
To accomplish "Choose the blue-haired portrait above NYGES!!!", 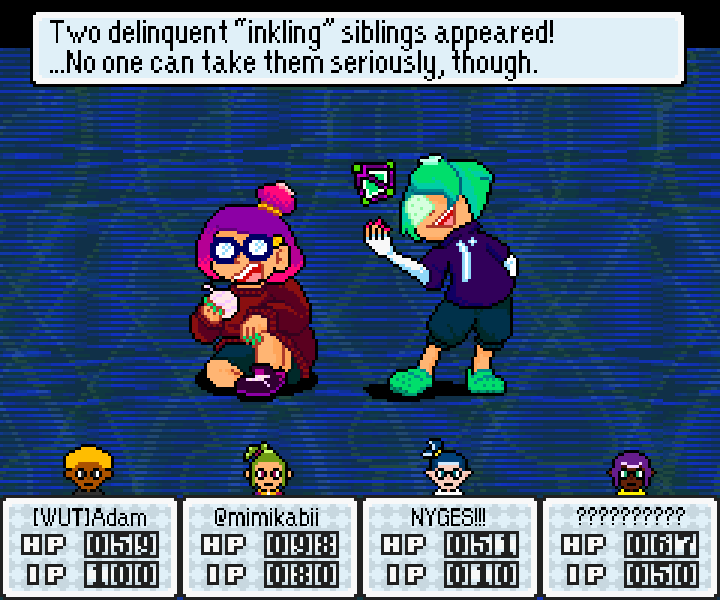I will (447, 468).
